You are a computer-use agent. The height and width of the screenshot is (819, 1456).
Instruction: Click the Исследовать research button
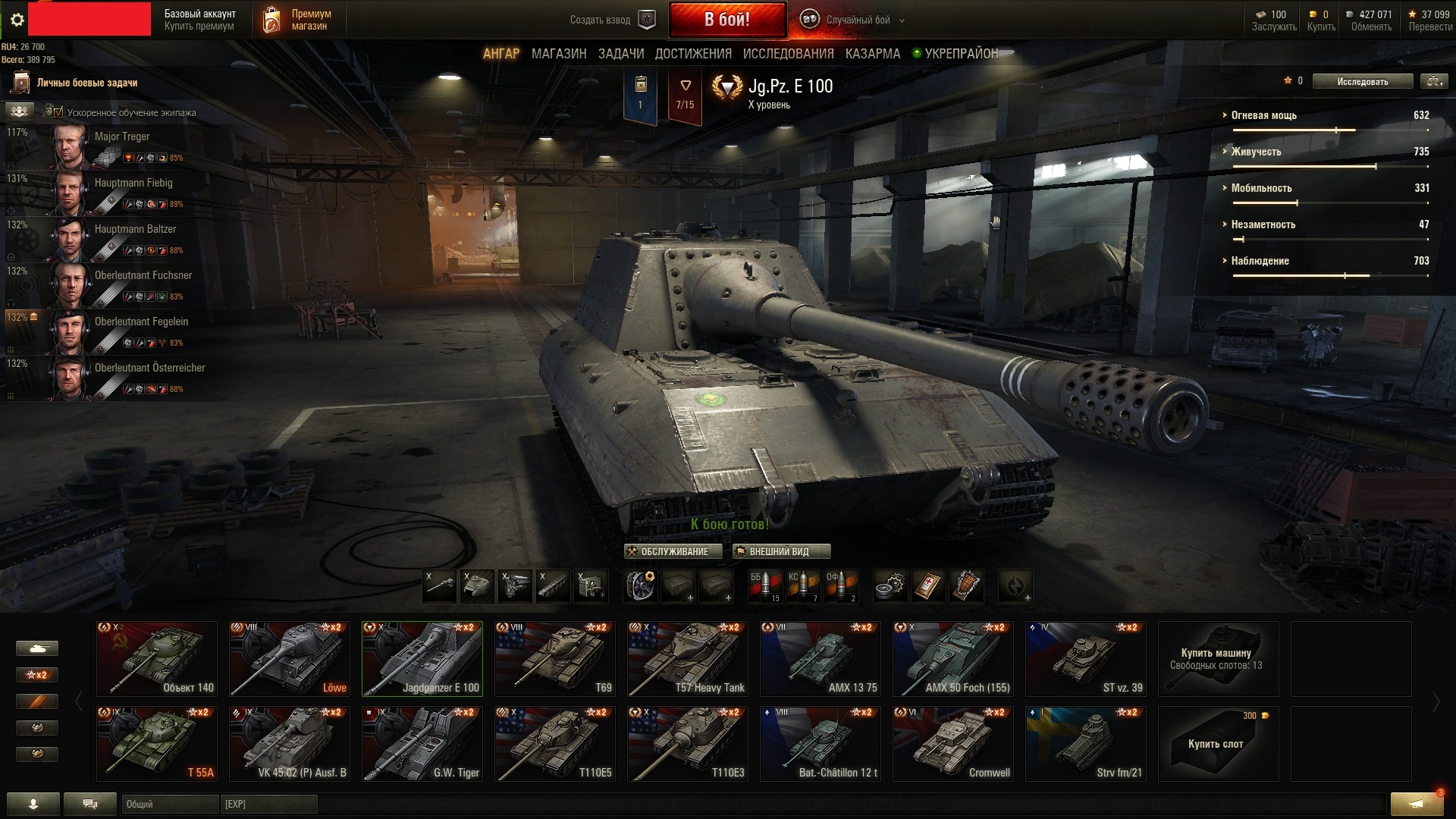pyautogui.click(x=1362, y=81)
